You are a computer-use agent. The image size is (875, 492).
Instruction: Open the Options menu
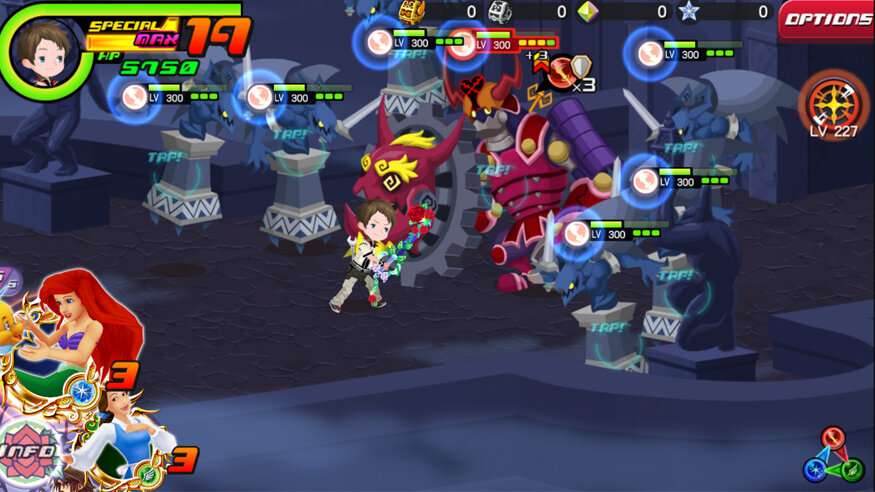click(x=826, y=20)
